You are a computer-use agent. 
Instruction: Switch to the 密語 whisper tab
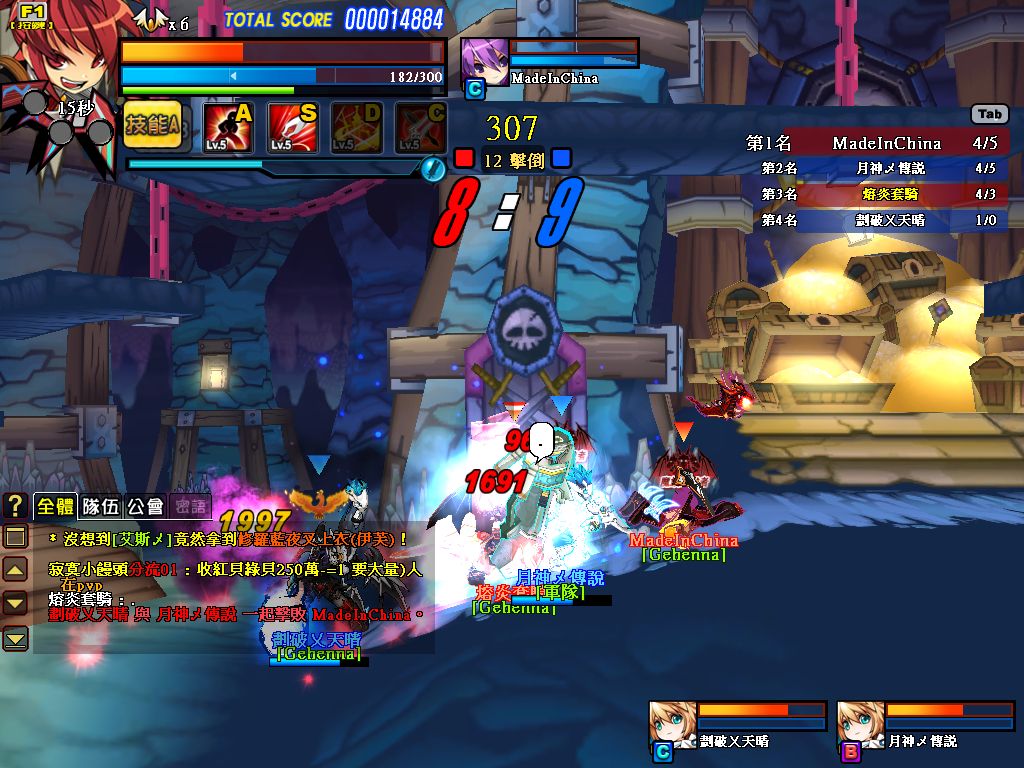tap(190, 506)
